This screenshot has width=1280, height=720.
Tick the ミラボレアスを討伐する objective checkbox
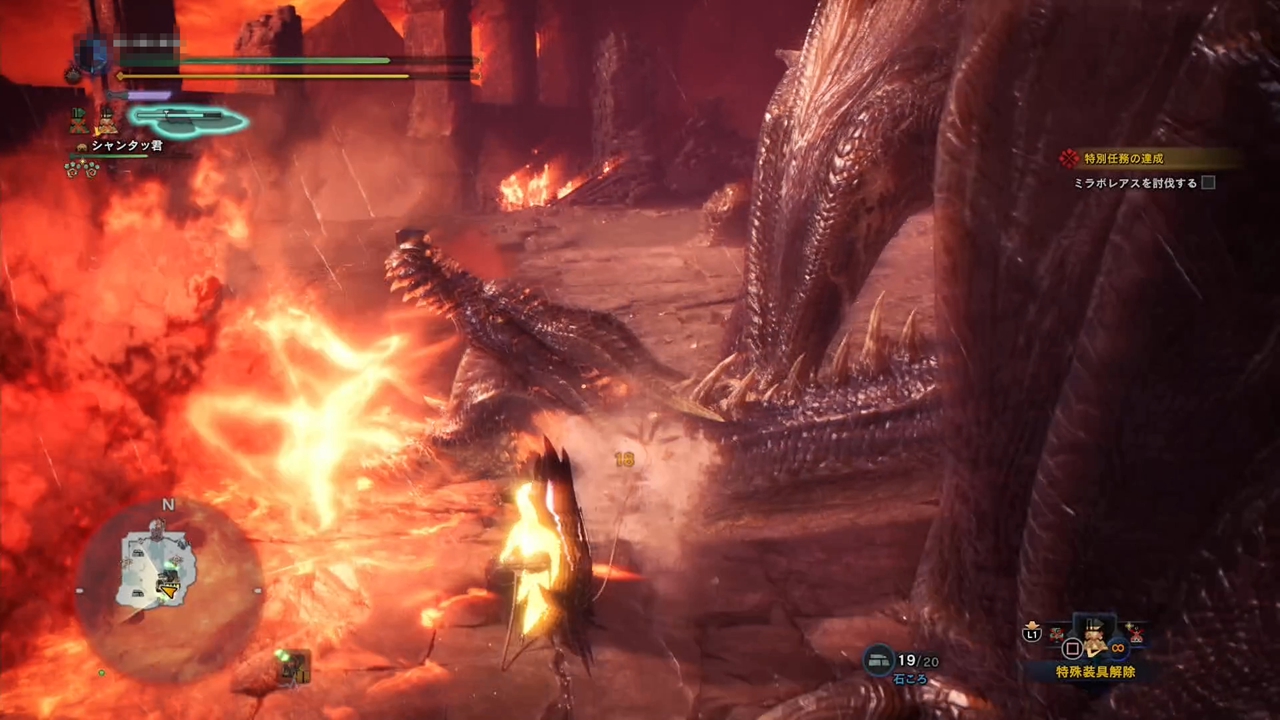tap(1208, 183)
